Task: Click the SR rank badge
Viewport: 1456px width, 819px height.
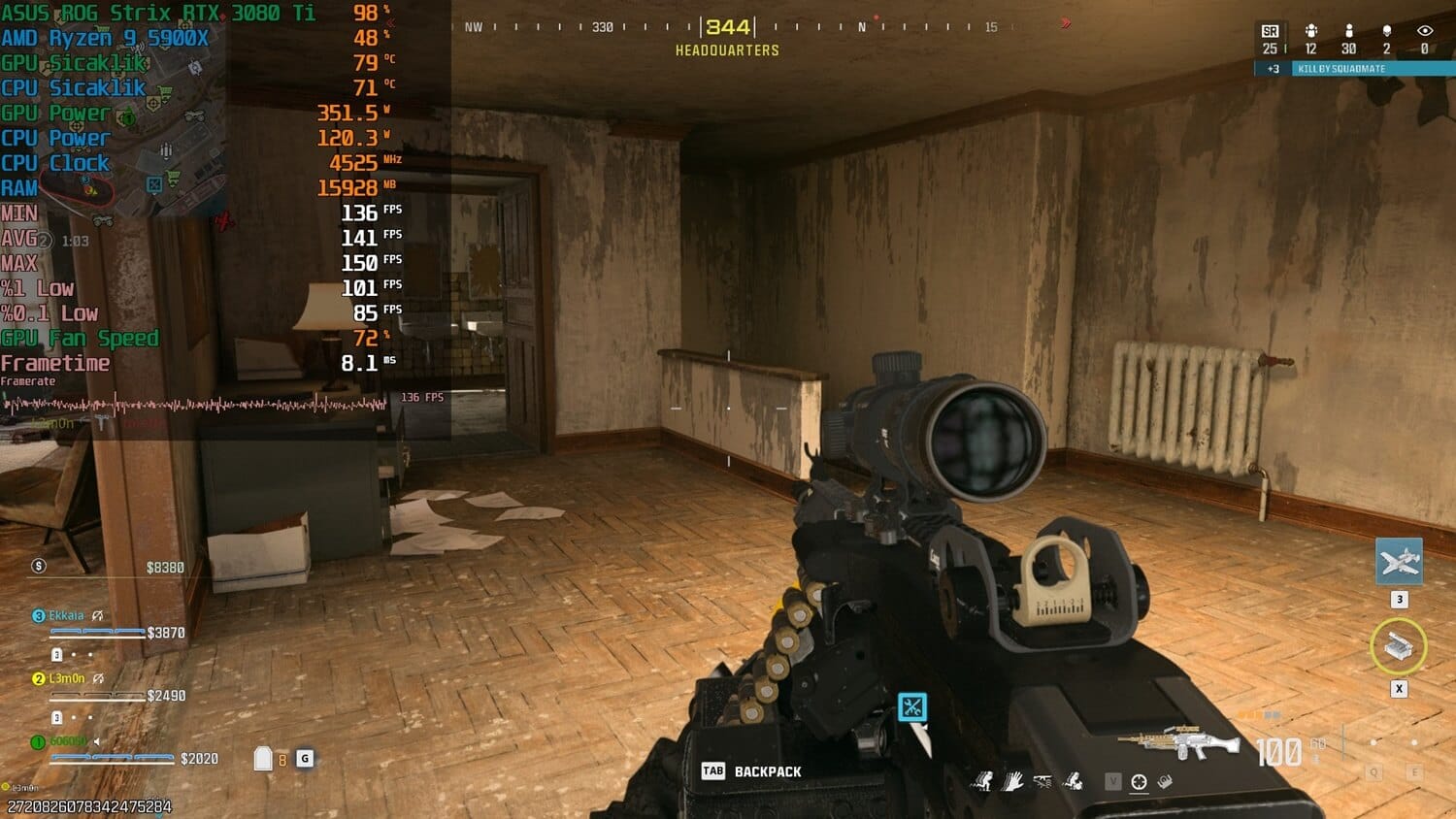Action: pyautogui.click(x=1270, y=32)
